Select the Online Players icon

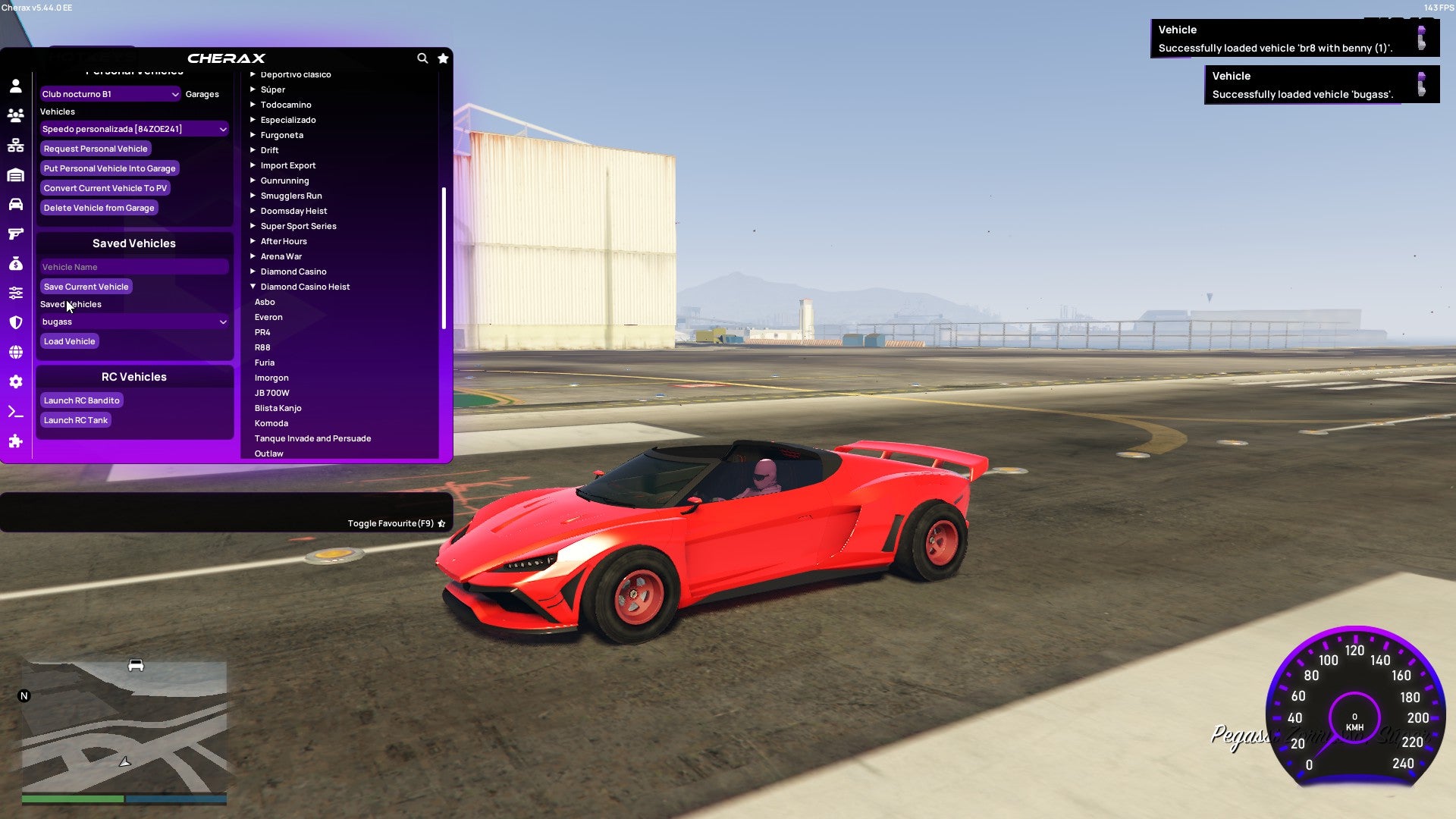click(15, 114)
